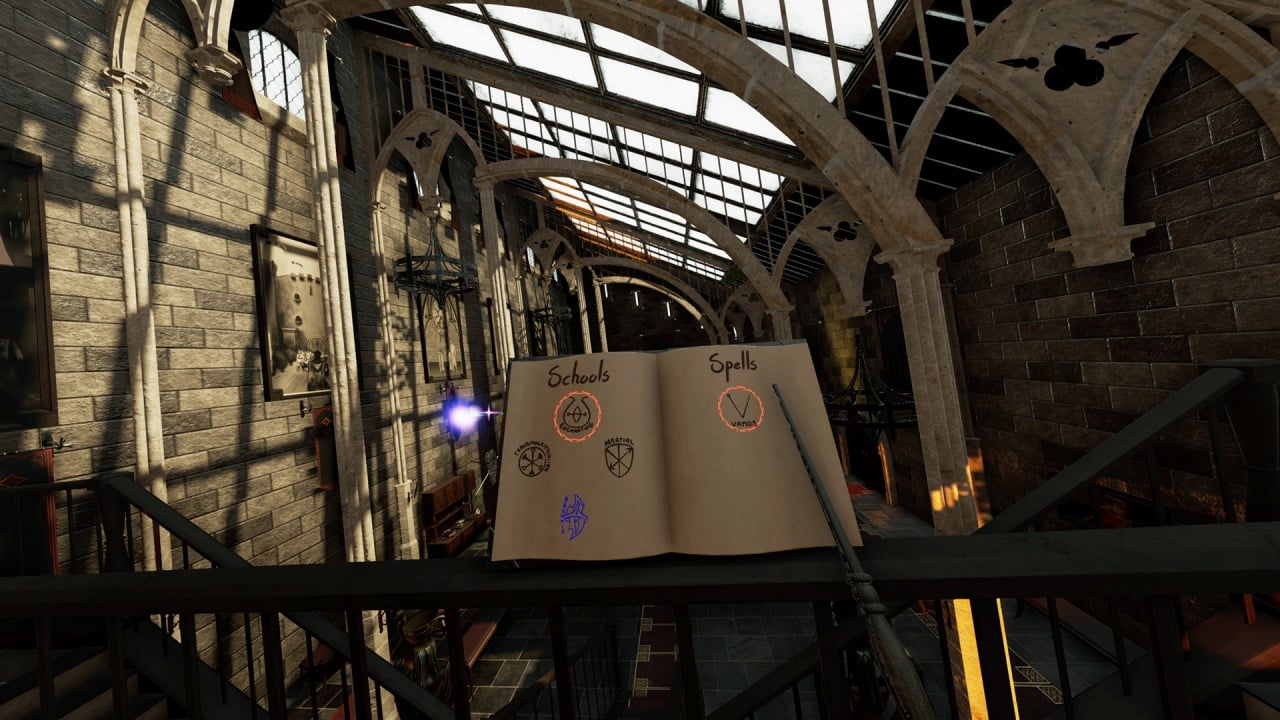This screenshot has width=1280, height=720.
Task: Pick the blue glowing school rune
Action: 574,516
